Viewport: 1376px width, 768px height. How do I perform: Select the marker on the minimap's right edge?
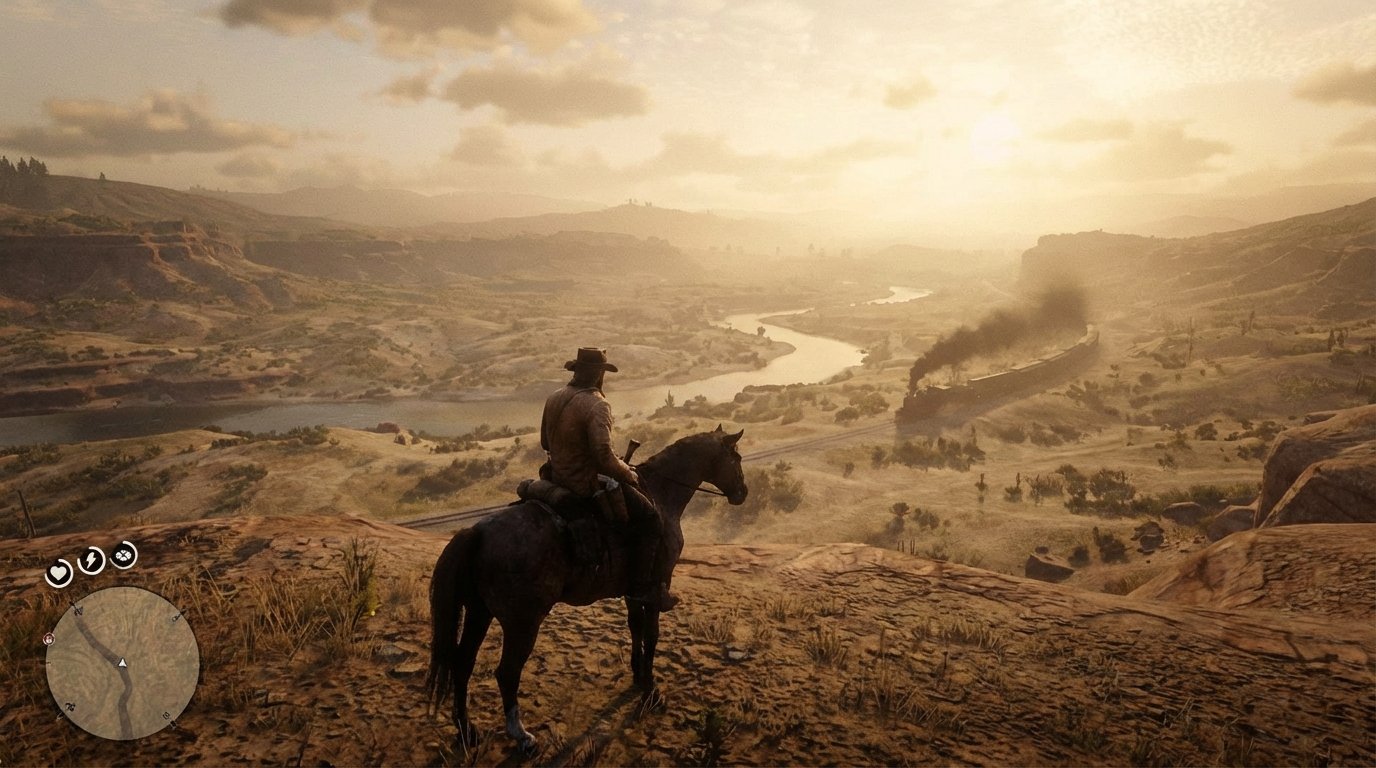[175, 618]
